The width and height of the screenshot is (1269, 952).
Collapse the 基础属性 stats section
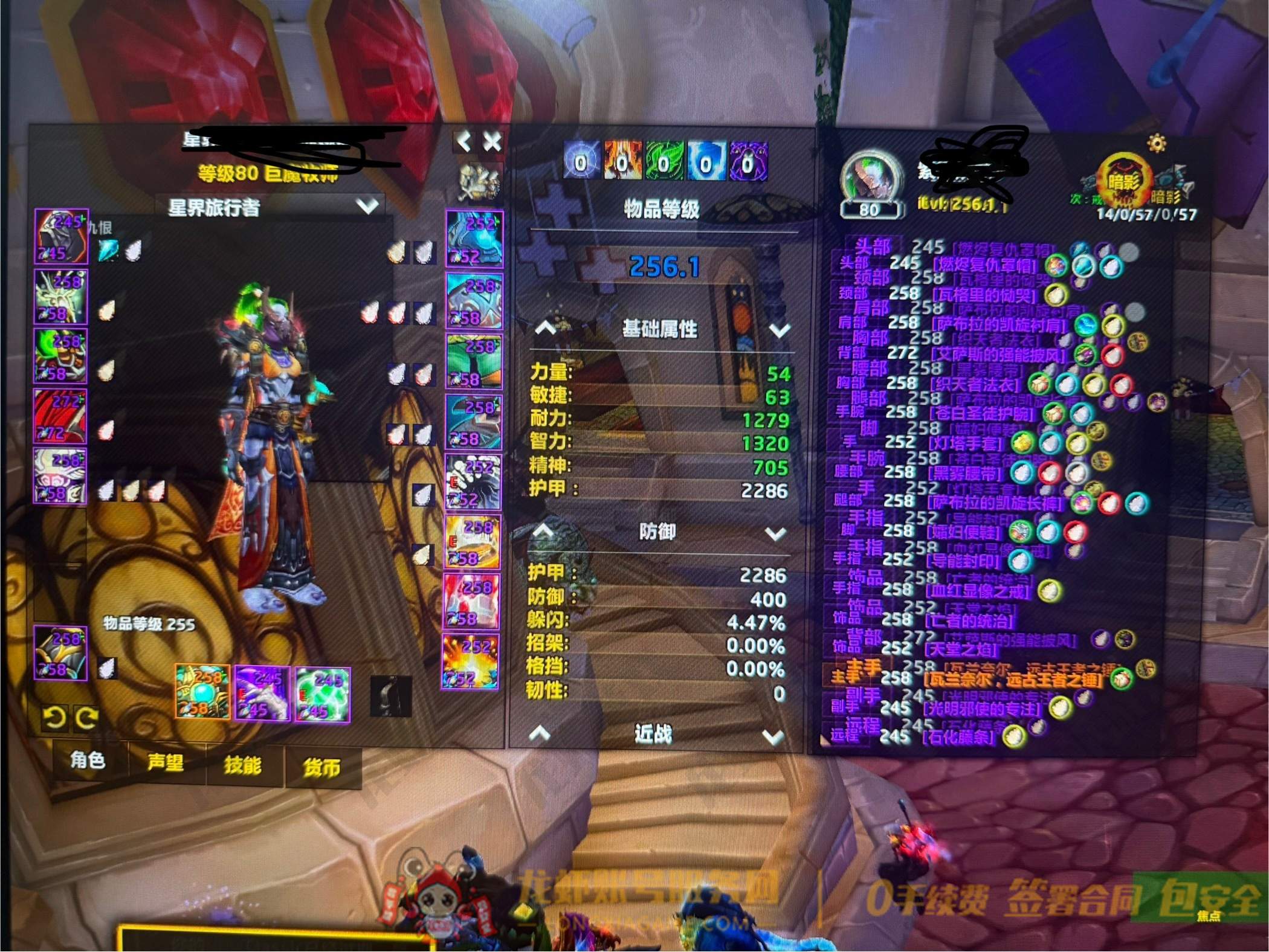coord(545,329)
